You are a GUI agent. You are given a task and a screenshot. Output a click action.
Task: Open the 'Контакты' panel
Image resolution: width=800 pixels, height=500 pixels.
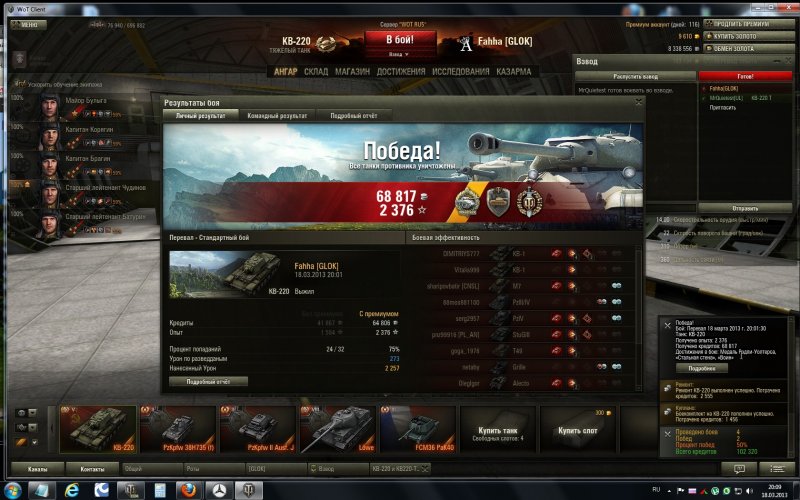point(92,468)
